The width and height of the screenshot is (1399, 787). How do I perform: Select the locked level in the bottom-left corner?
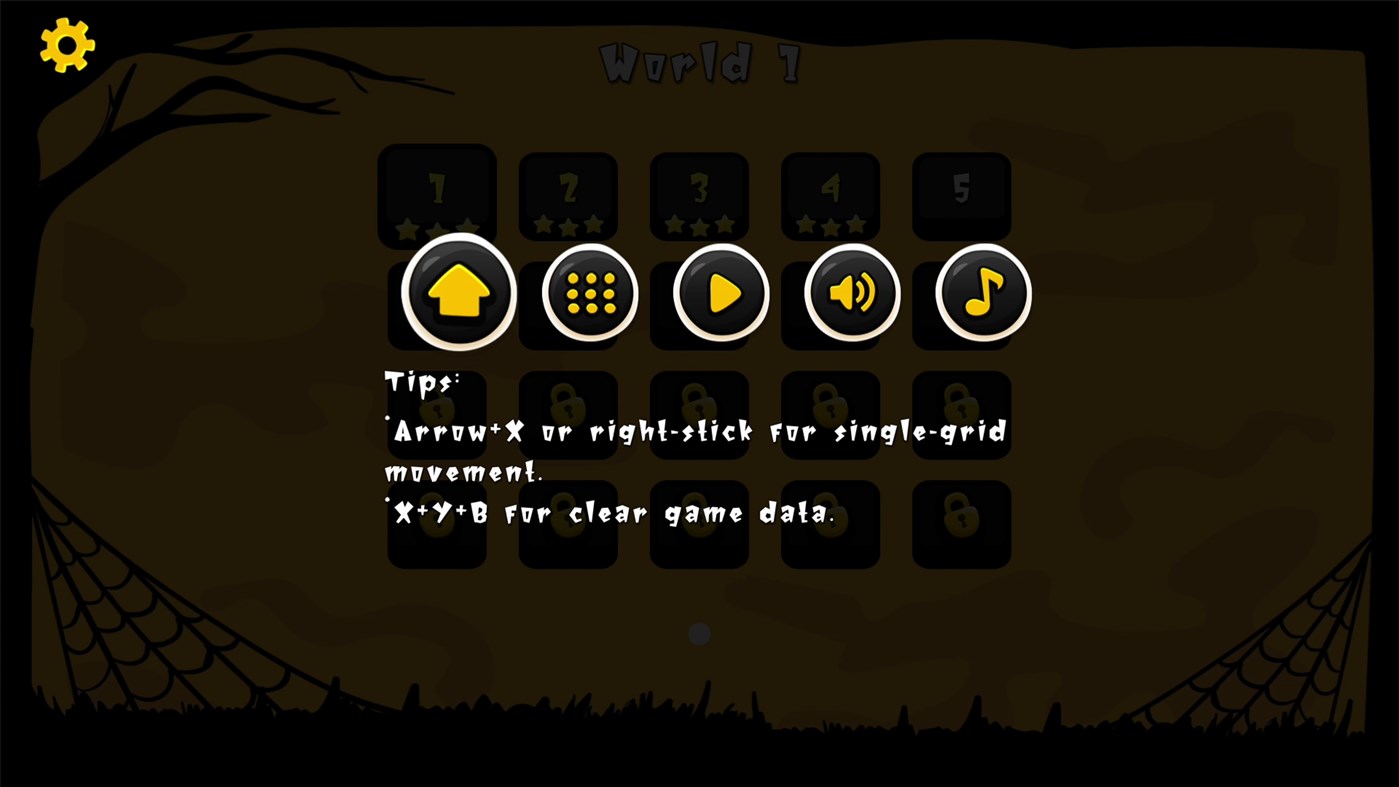[436, 523]
